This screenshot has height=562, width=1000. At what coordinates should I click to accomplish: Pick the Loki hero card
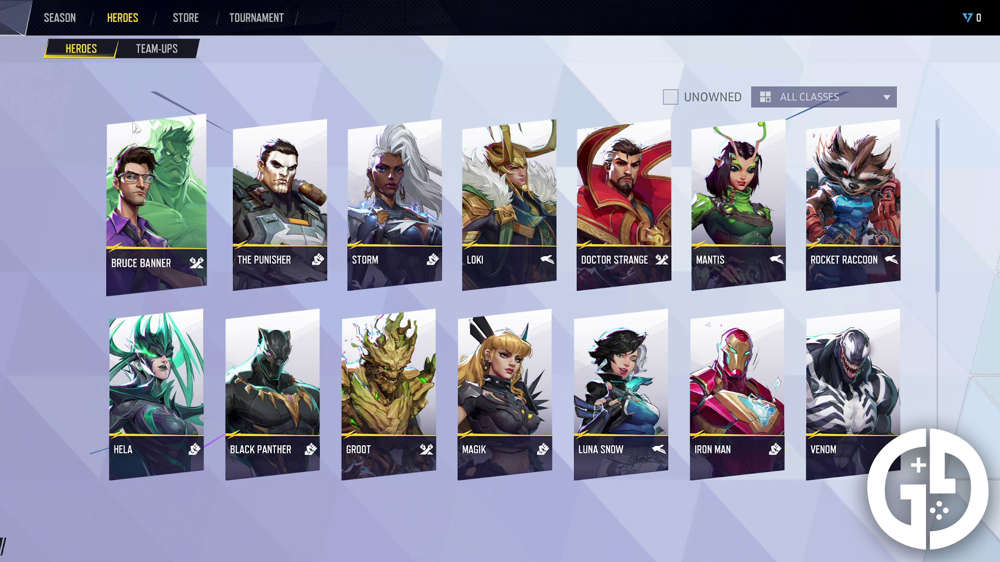pyautogui.click(x=509, y=205)
